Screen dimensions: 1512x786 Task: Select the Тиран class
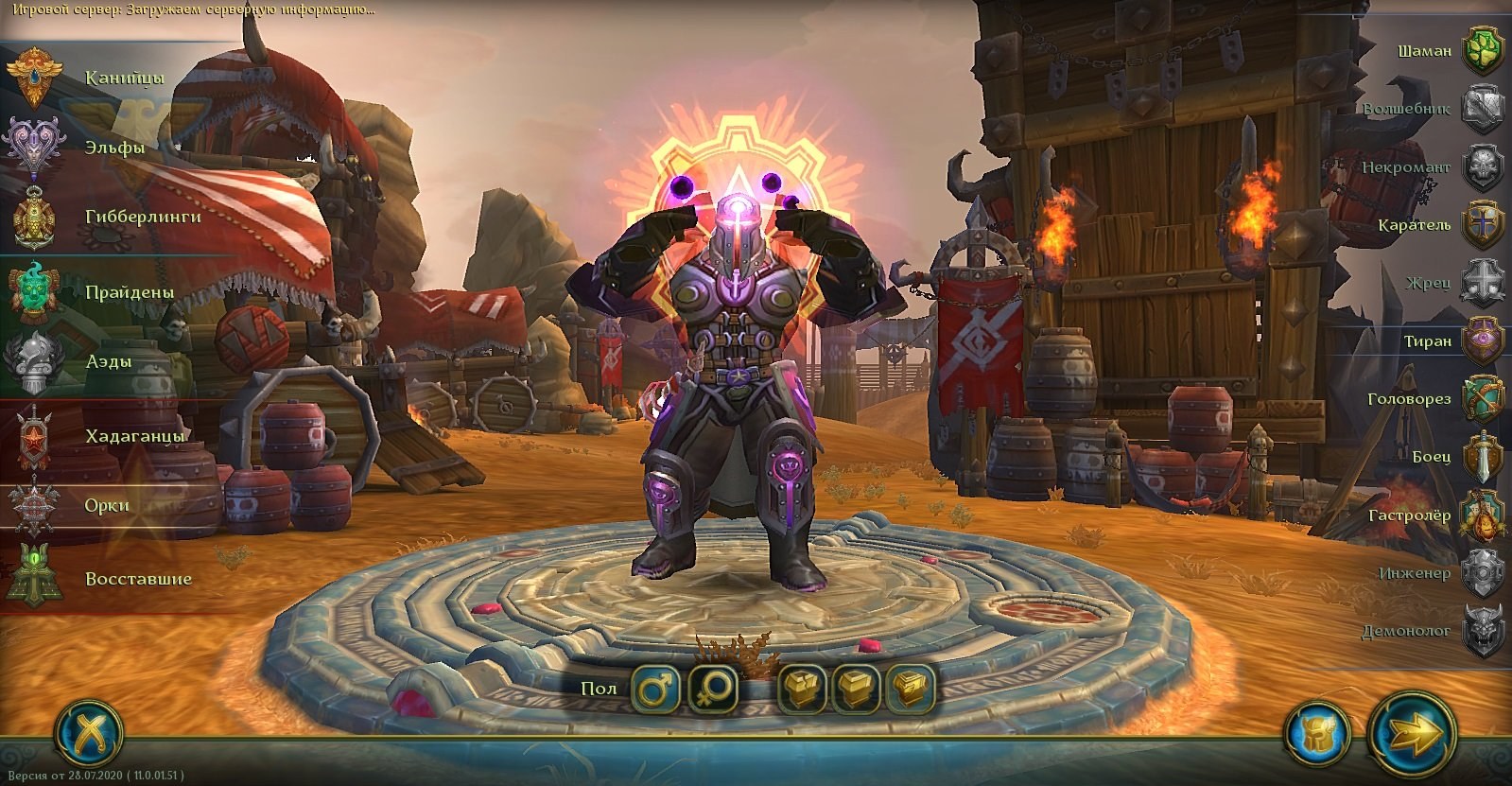coord(1482,341)
